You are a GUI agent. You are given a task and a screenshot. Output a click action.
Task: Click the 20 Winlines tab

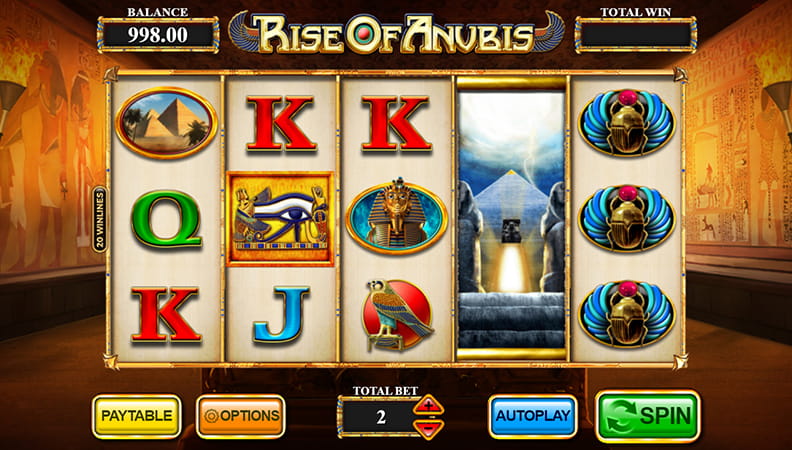(101, 220)
